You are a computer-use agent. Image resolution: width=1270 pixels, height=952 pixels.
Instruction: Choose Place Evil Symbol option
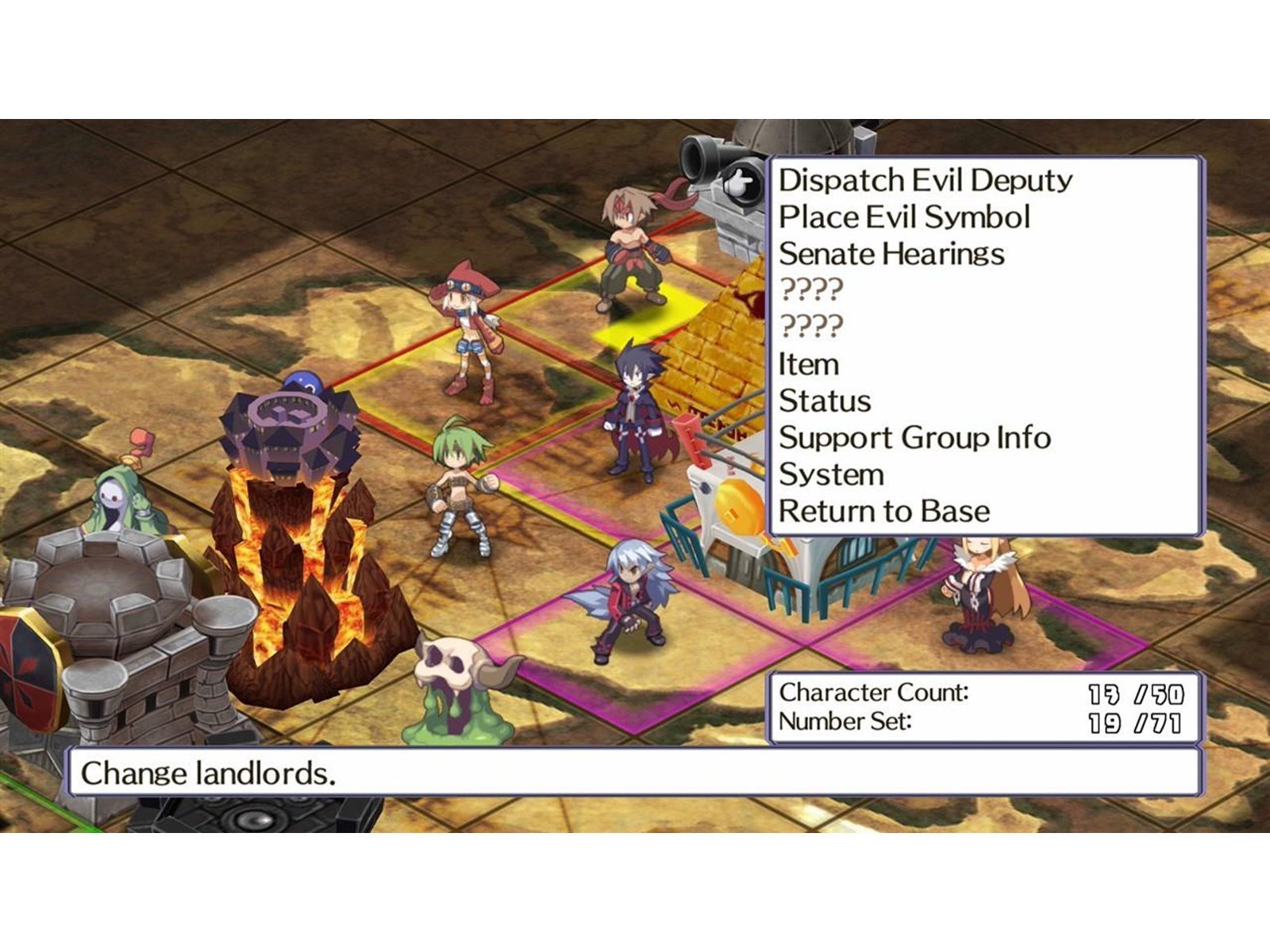click(904, 217)
